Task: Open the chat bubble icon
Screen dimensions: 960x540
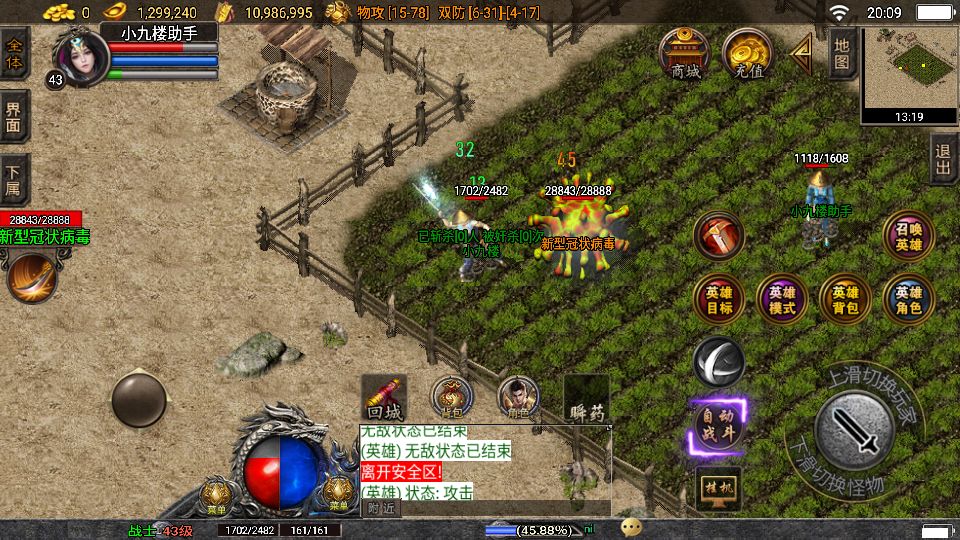Action: pos(631,527)
